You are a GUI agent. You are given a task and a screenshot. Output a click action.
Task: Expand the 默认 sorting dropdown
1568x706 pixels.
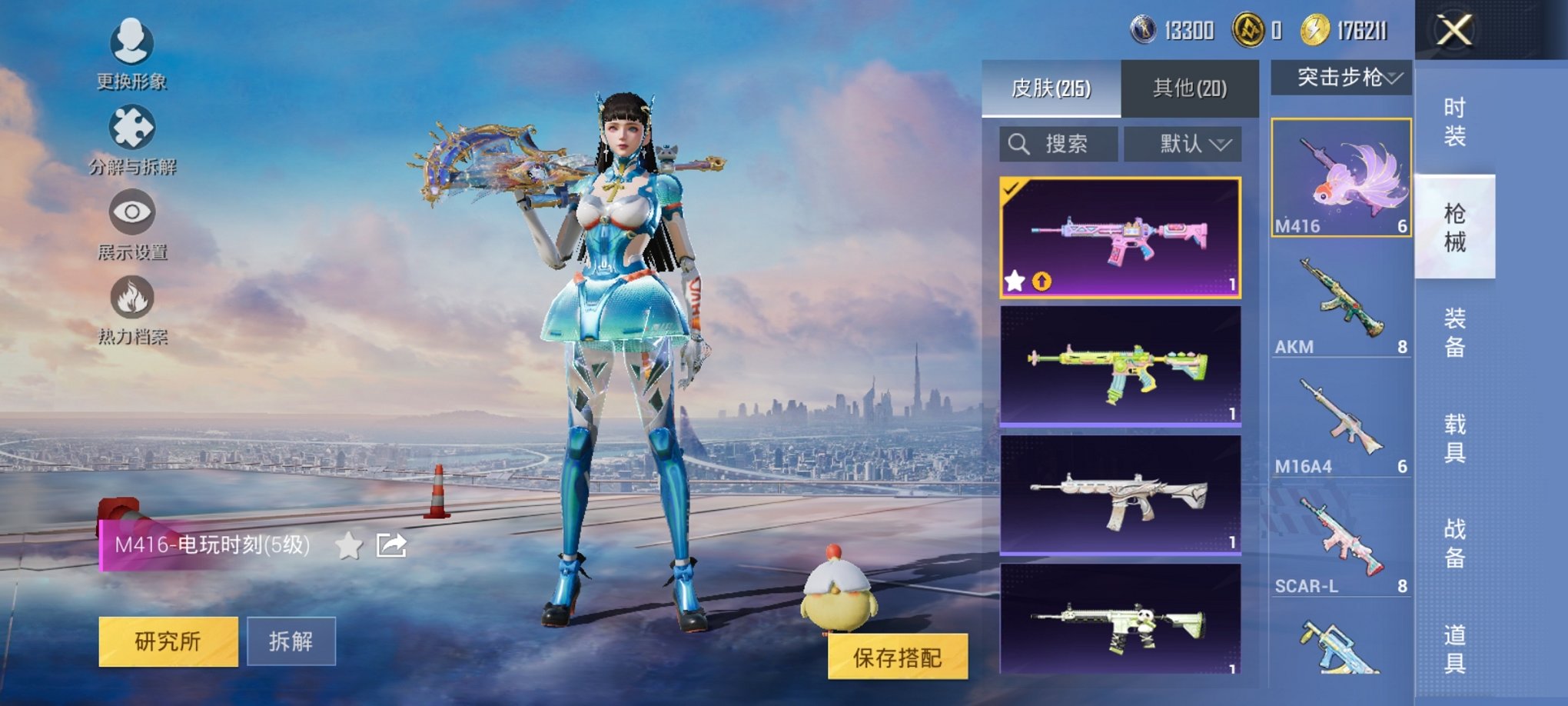click(1183, 142)
